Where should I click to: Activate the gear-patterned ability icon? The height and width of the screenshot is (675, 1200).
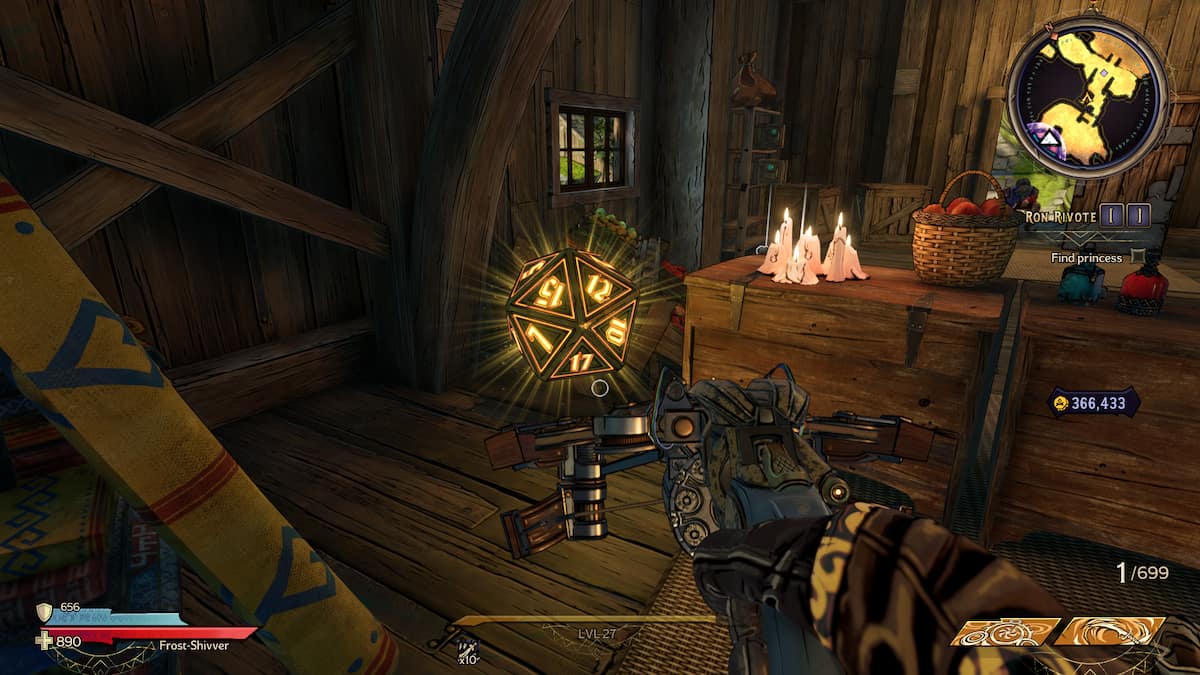(1004, 632)
